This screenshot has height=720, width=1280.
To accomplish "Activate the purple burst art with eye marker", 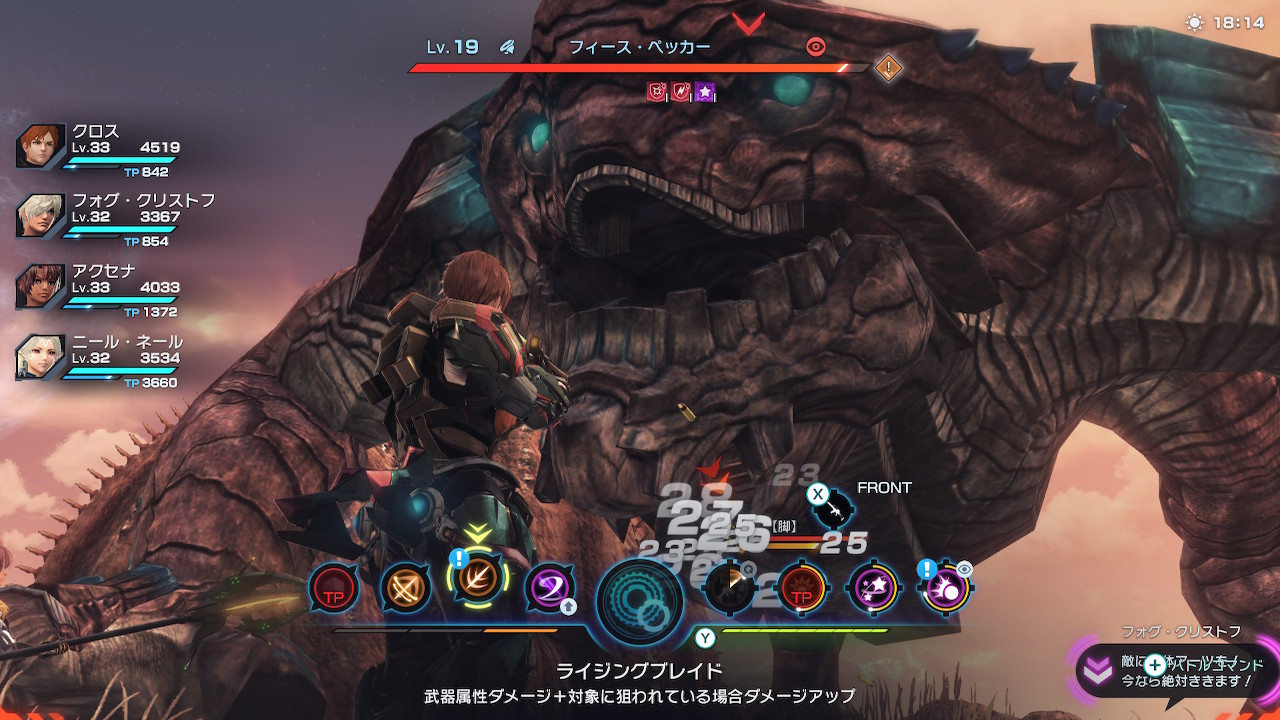I will [945, 587].
